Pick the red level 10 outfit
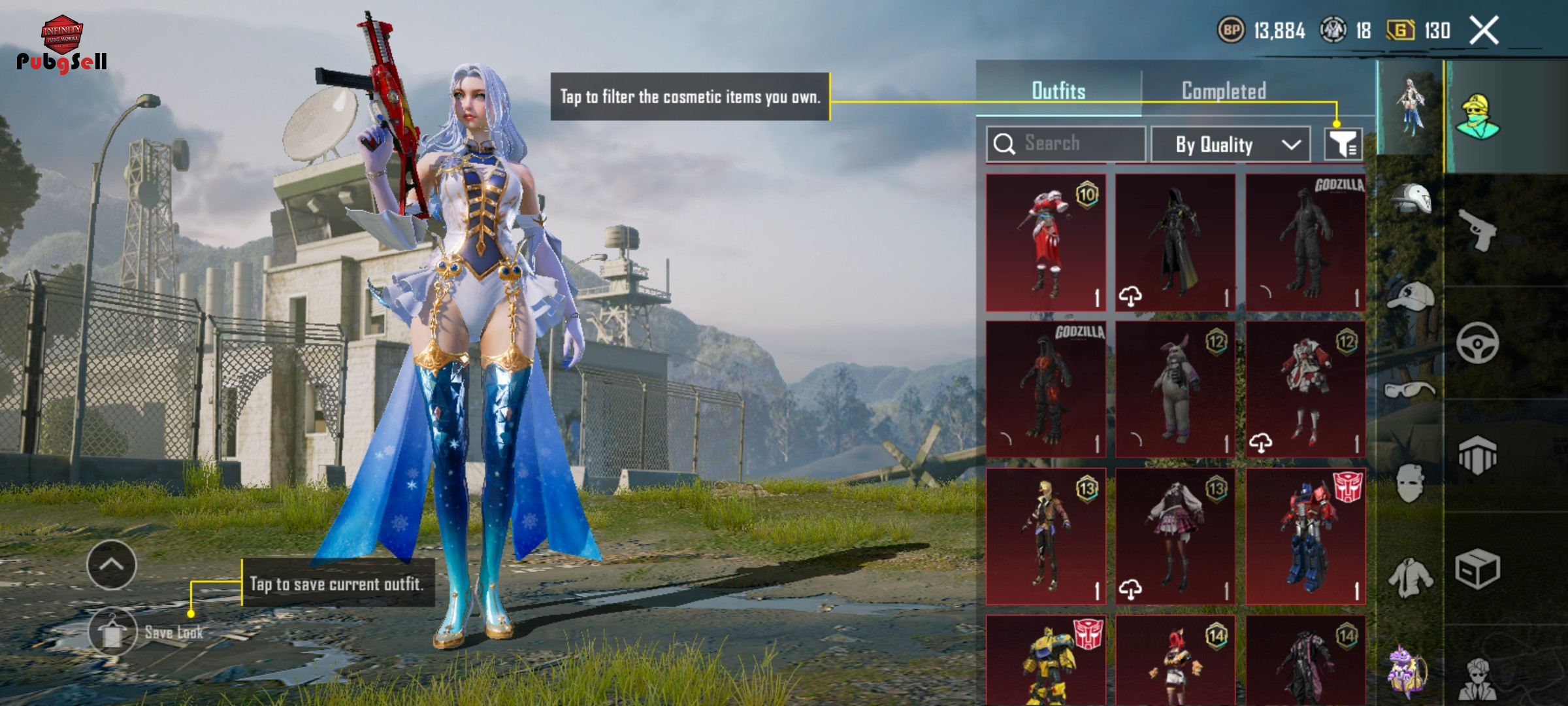The height and width of the screenshot is (706, 1568). 1045,243
